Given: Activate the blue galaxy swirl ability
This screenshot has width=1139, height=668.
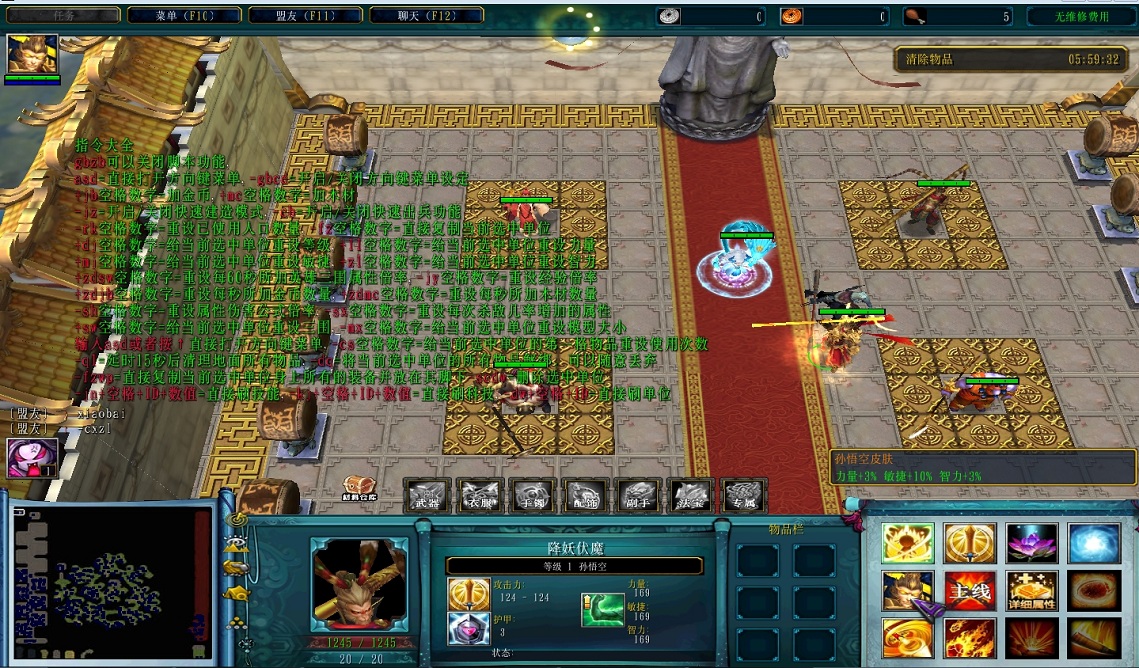Looking at the screenshot, I should 1092,543.
